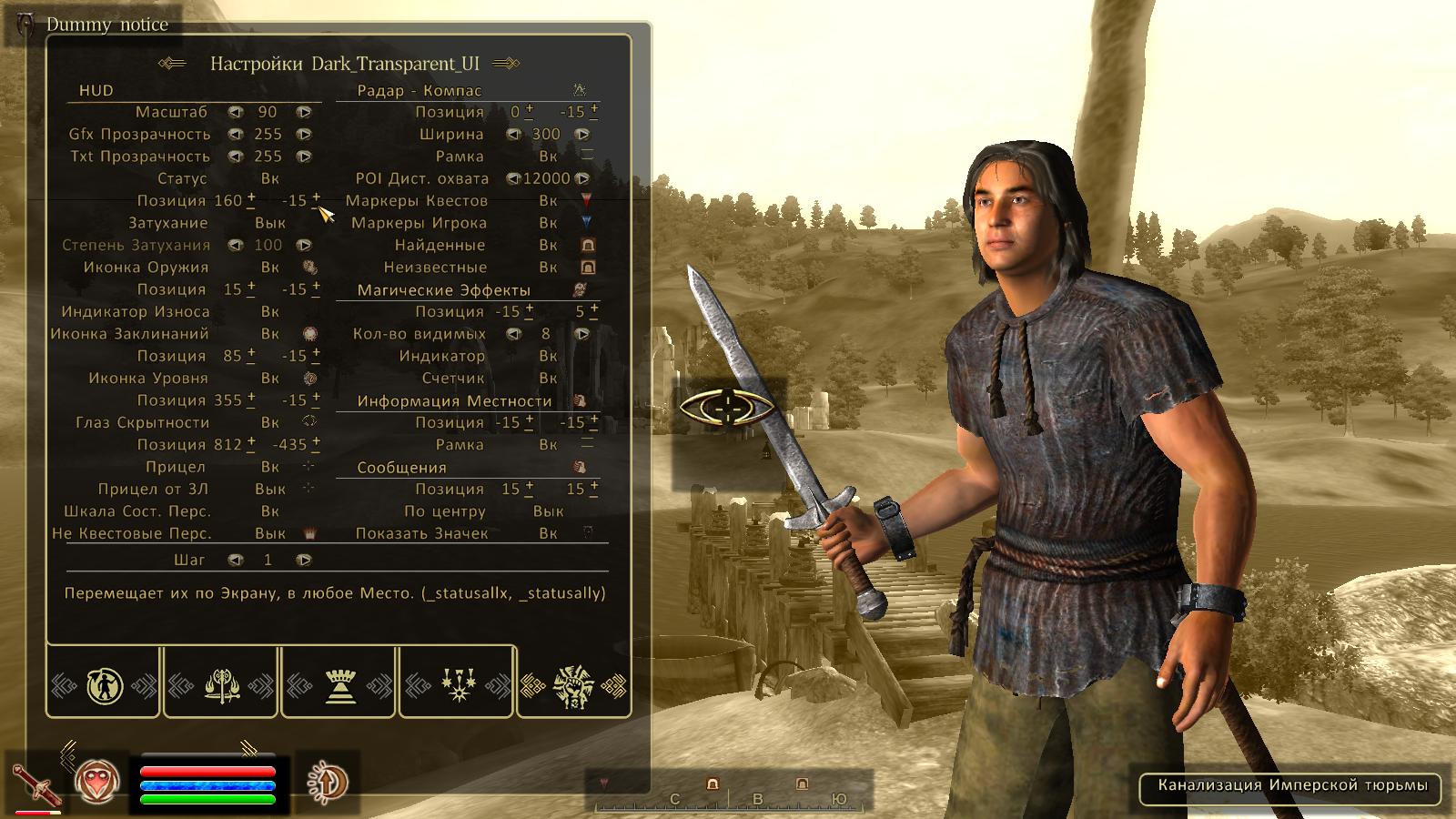This screenshot has width=1456, height=819.
Task: Increase Шаг value with right arrow
Action: [304, 560]
